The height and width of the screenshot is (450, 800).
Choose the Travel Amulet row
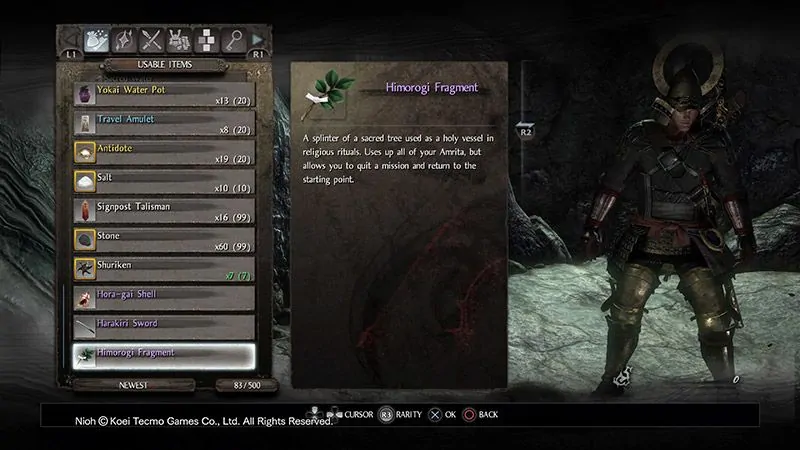[162, 124]
